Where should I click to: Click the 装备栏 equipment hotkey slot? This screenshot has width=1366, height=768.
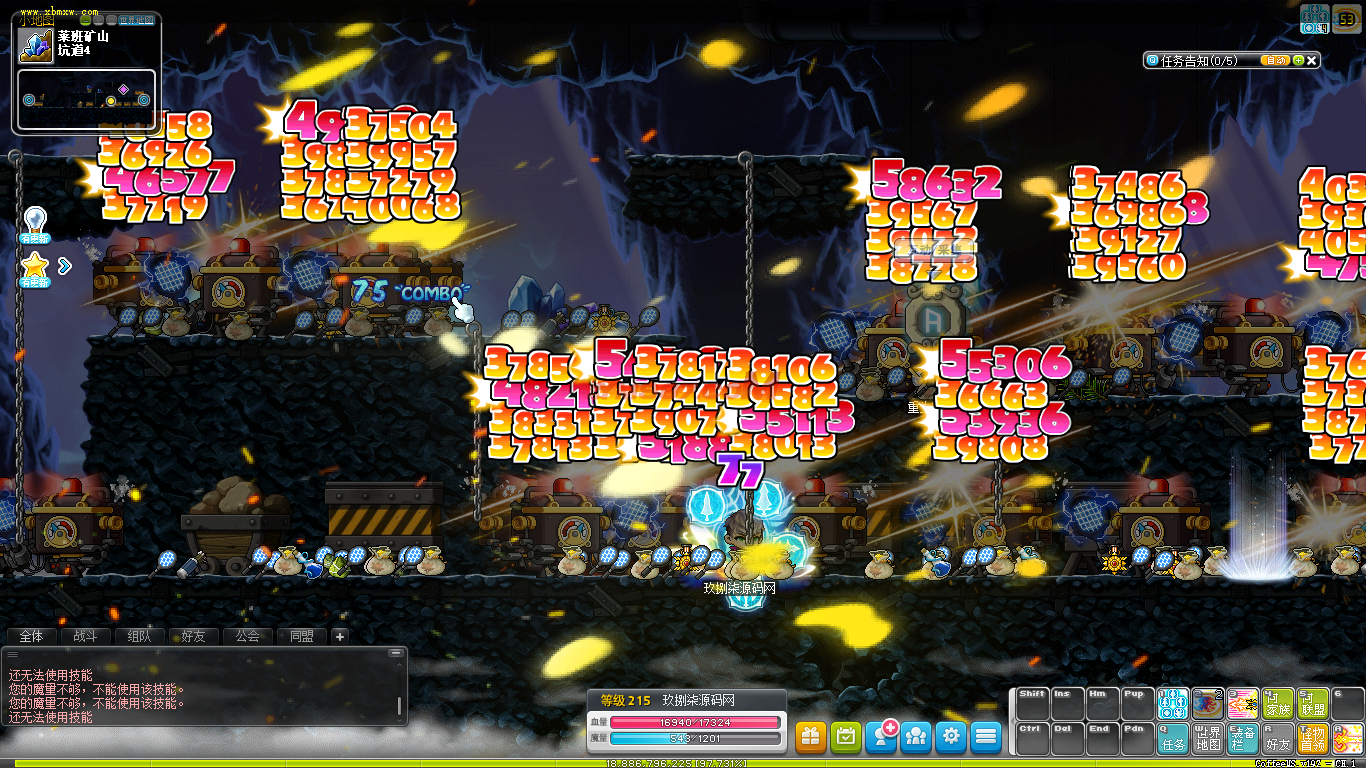tap(1243, 739)
